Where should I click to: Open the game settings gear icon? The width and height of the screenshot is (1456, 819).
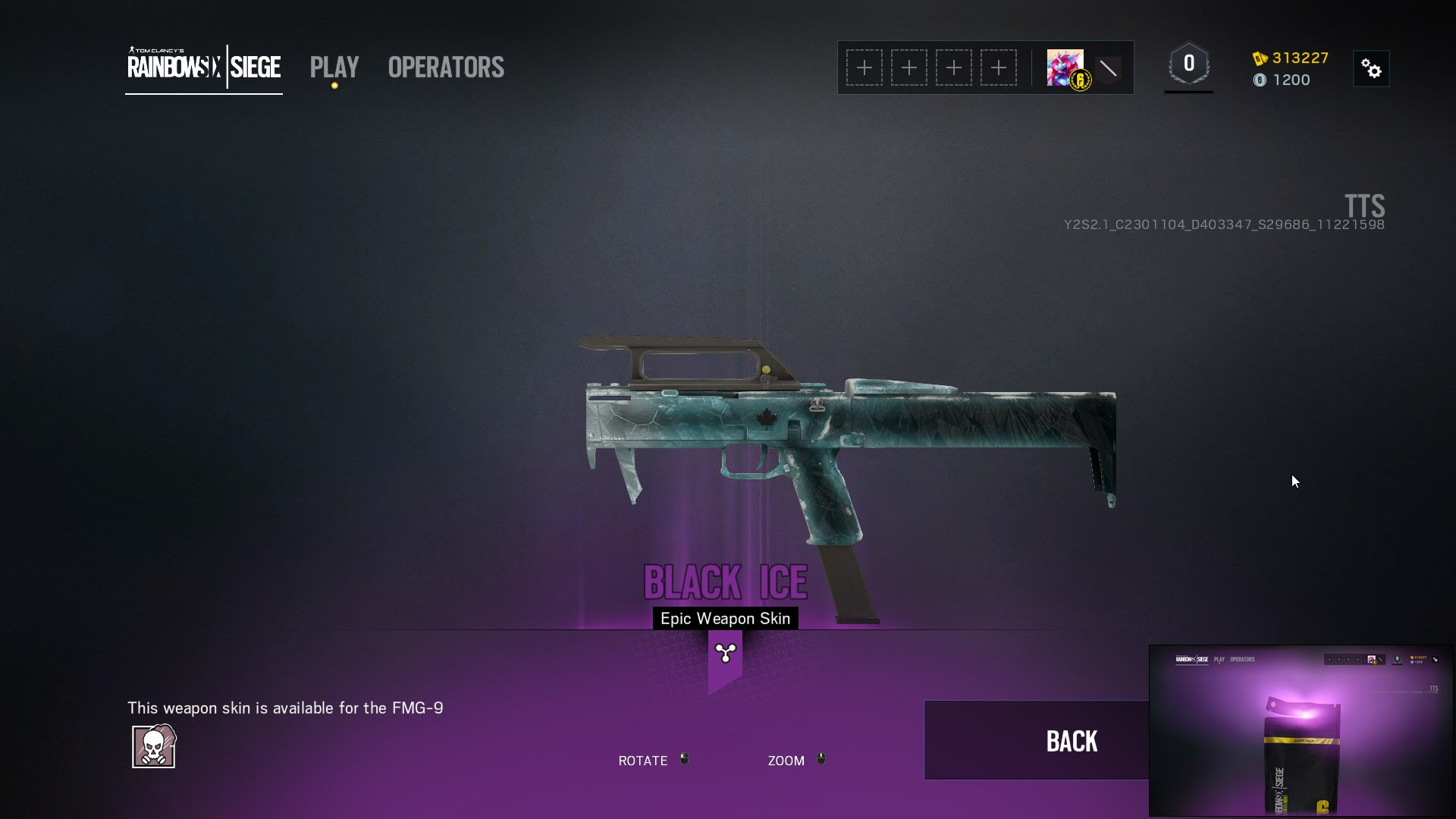pos(1373,68)
